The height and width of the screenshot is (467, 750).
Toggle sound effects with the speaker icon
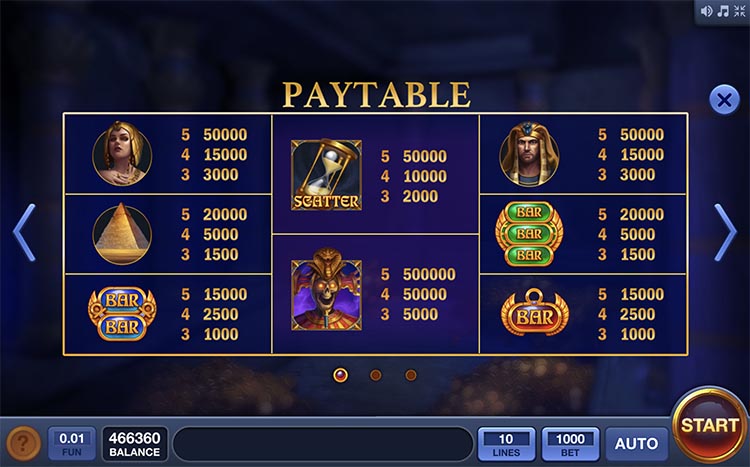point(707,11)
